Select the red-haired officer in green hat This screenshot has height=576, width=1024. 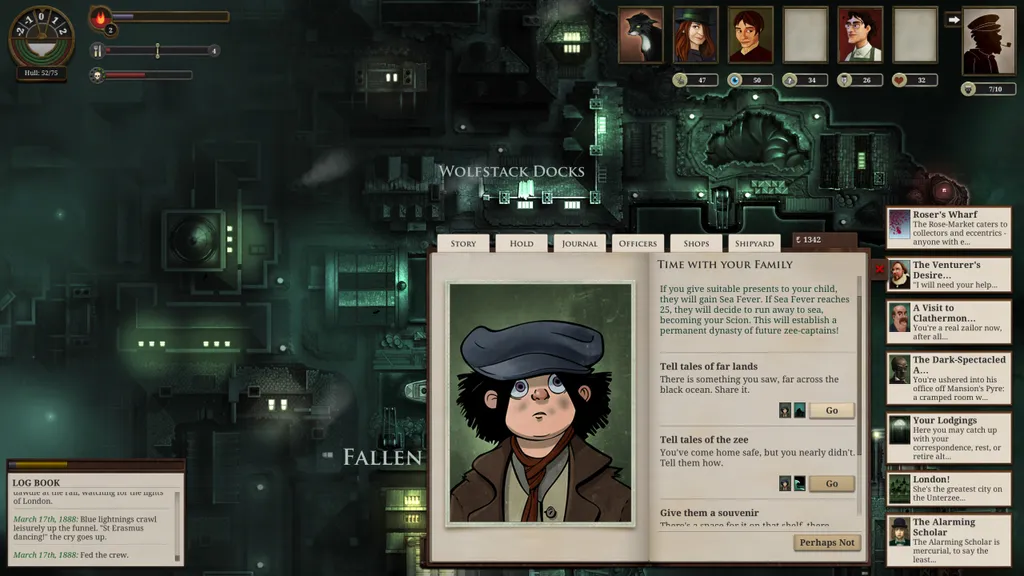(x=695, y=36)
